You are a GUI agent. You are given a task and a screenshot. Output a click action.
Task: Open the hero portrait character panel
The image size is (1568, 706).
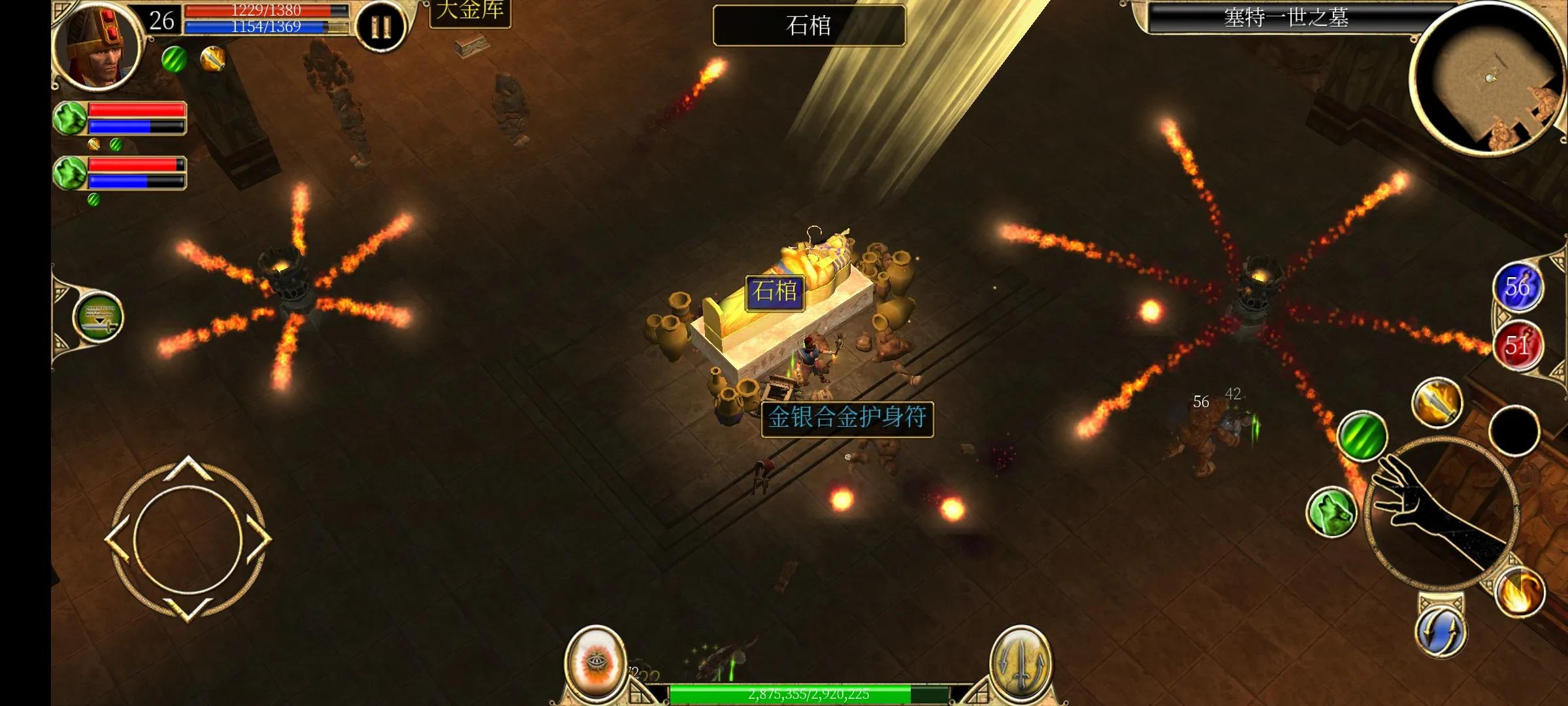pyautogui.click(x=98, y=46)
